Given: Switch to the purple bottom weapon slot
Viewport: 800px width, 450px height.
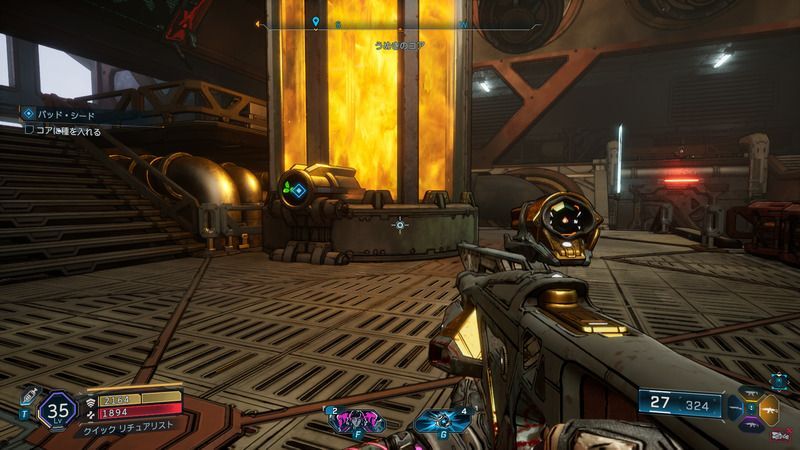Looking at the screenshot, I should 753,425.
